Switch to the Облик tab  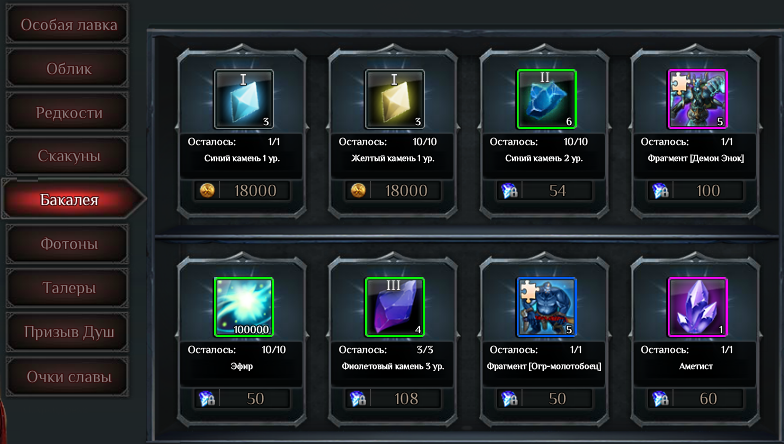pyautogui.click(x=68, y=69)
